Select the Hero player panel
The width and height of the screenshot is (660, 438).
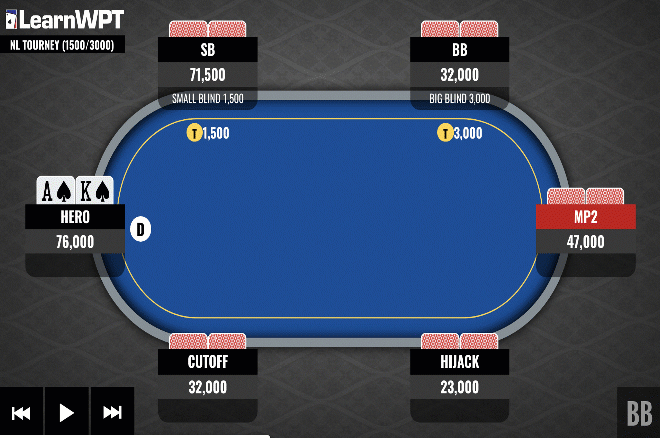click(x=75, y=229)
